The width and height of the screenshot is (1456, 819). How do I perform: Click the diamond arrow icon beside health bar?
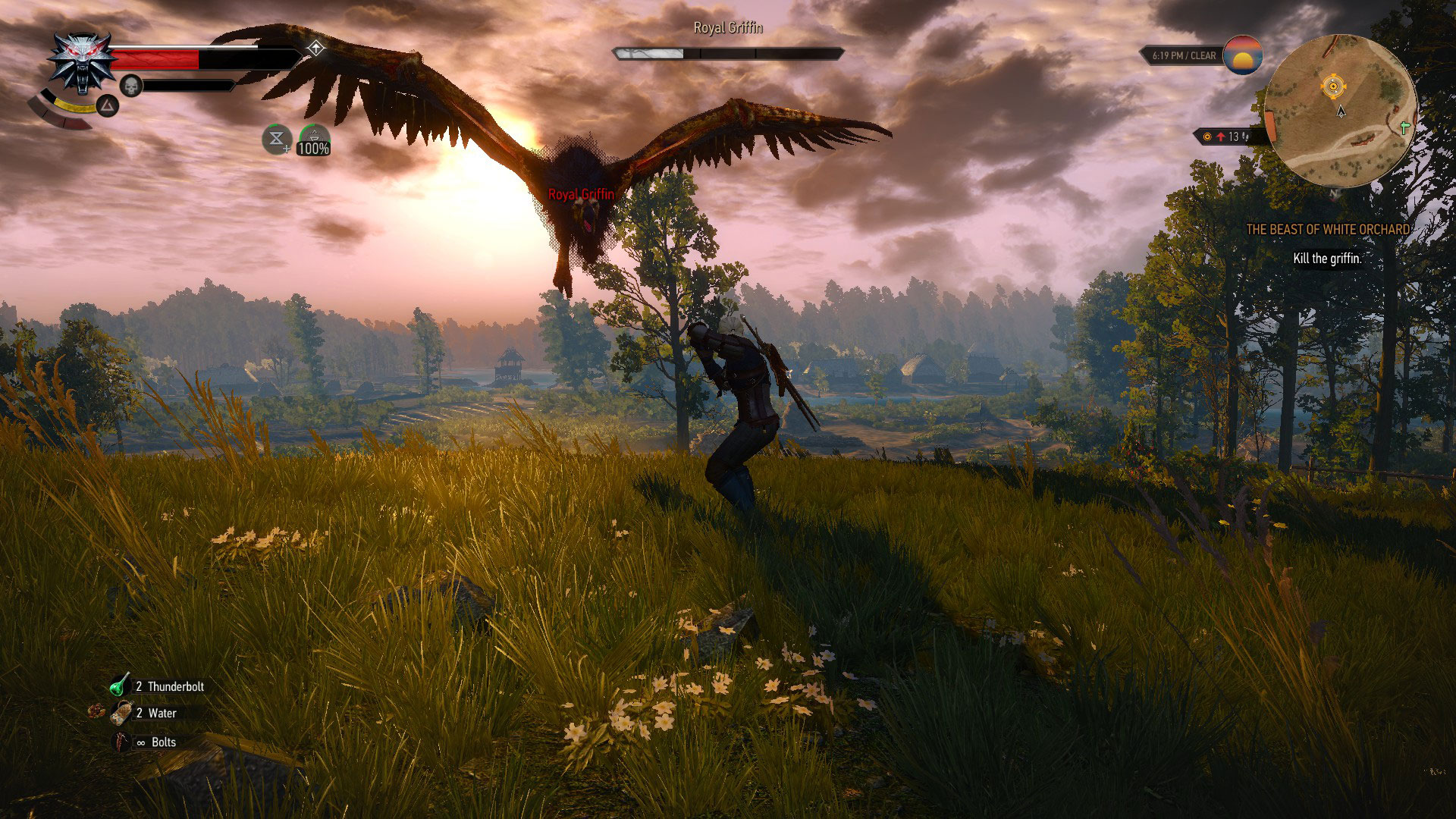pyautogui.click(x=315, y=49)
